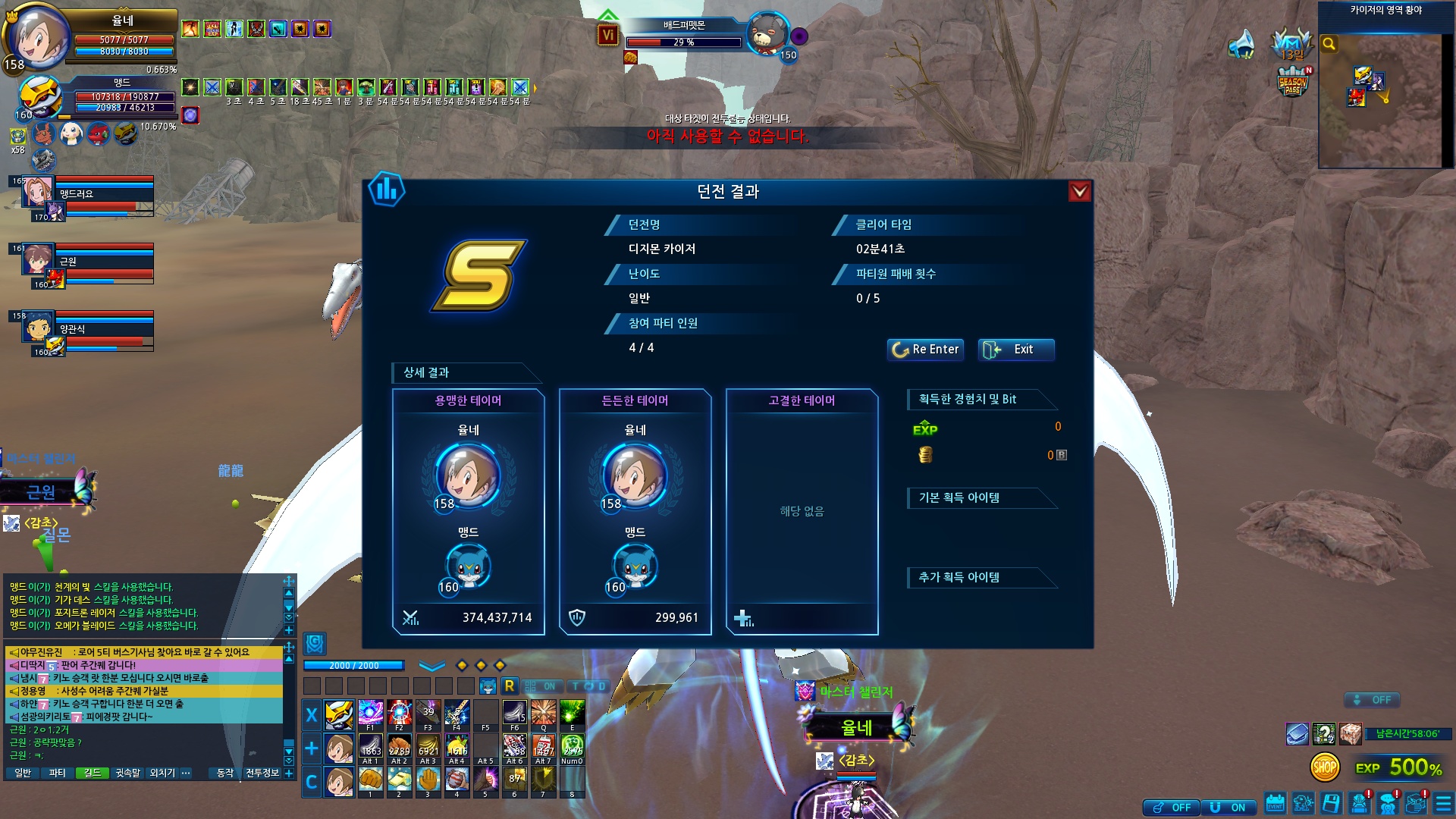Image resolution: width=1456 pixels, height=819 pixels.
Task: Use the banana item in Alt 3 slot
Action: pos(428,748)
